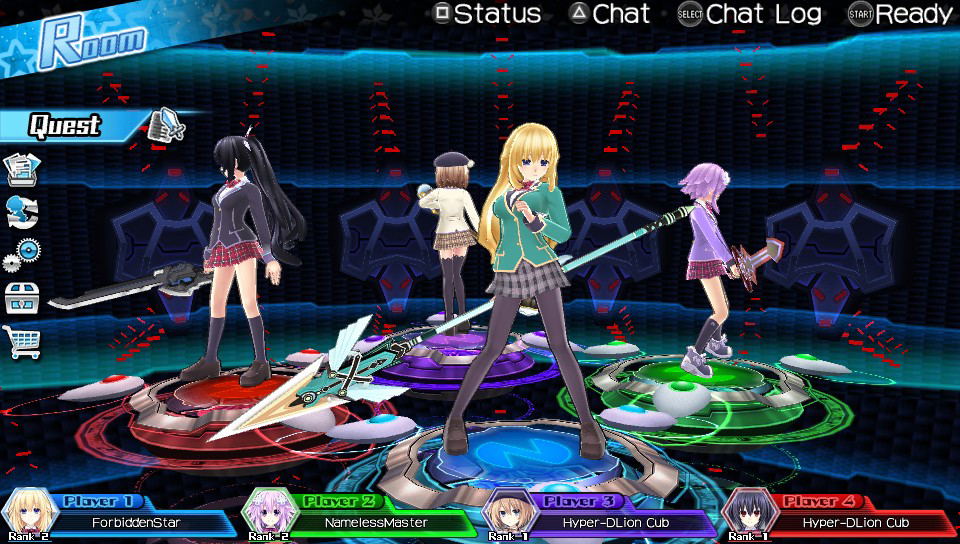Select Player 2 NamelessMaster panel
The width and height of the screenshot is (960, 544).
[x=358, y=514]
